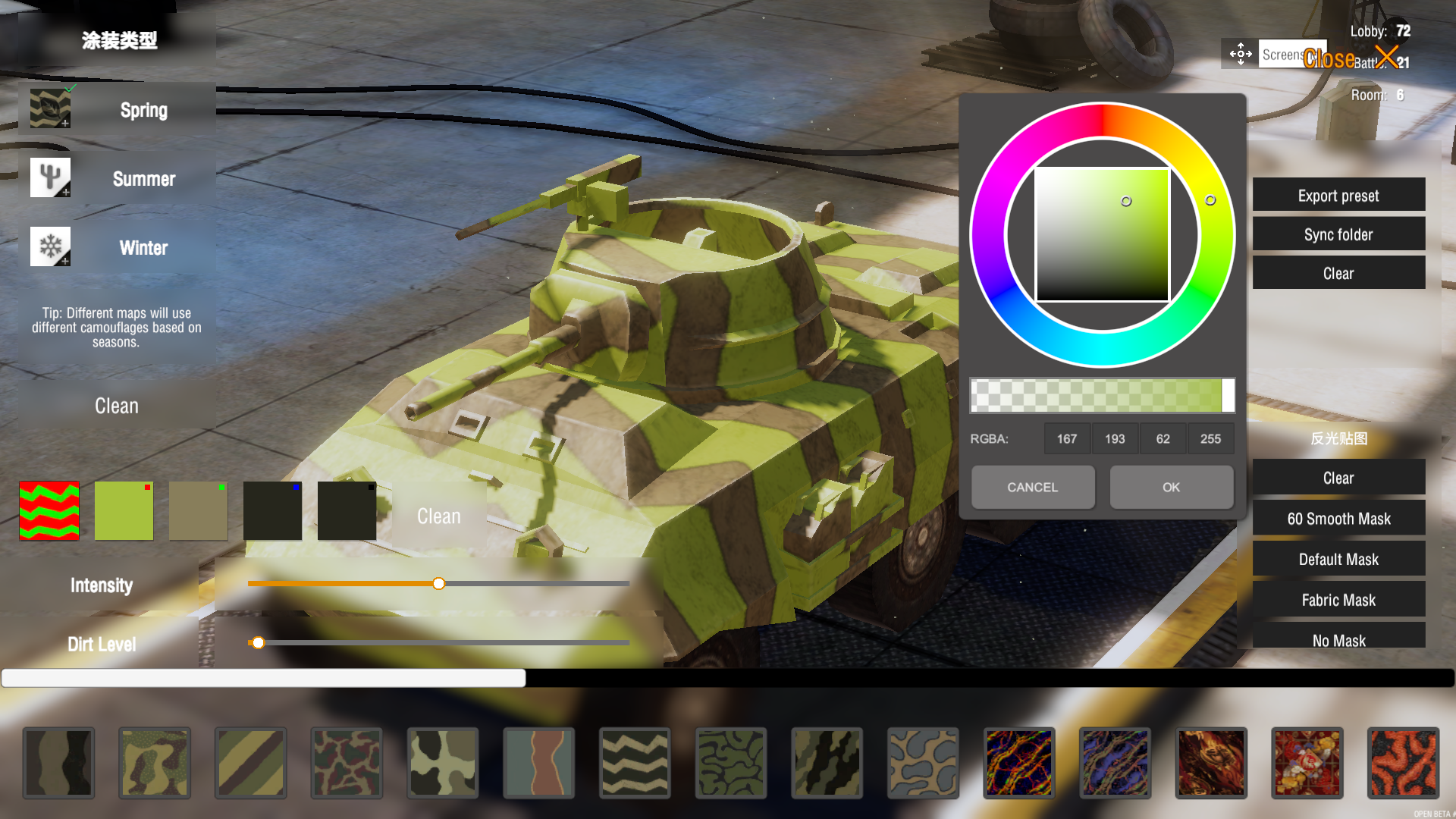Toggle the Spring camouflage checkmark
The image size is (1456, 819).
[71, 86]
